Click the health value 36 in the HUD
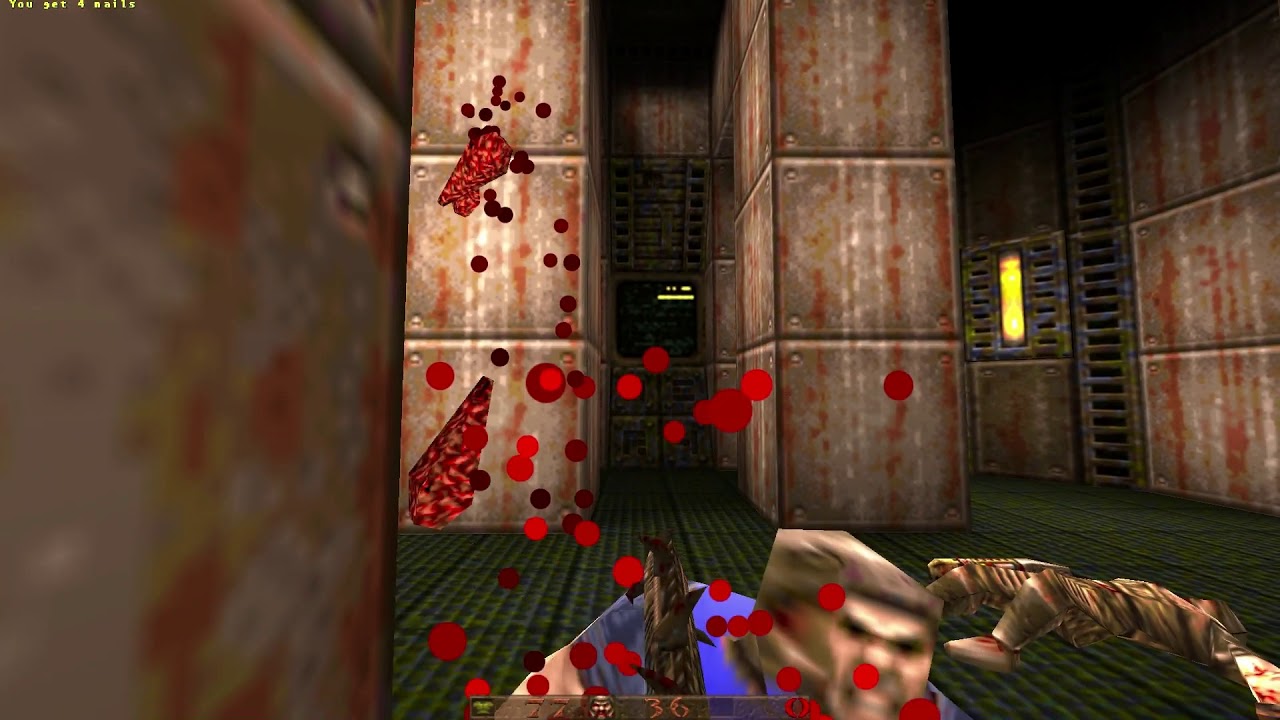1280x720 pixels. click(x=660, y=706)
